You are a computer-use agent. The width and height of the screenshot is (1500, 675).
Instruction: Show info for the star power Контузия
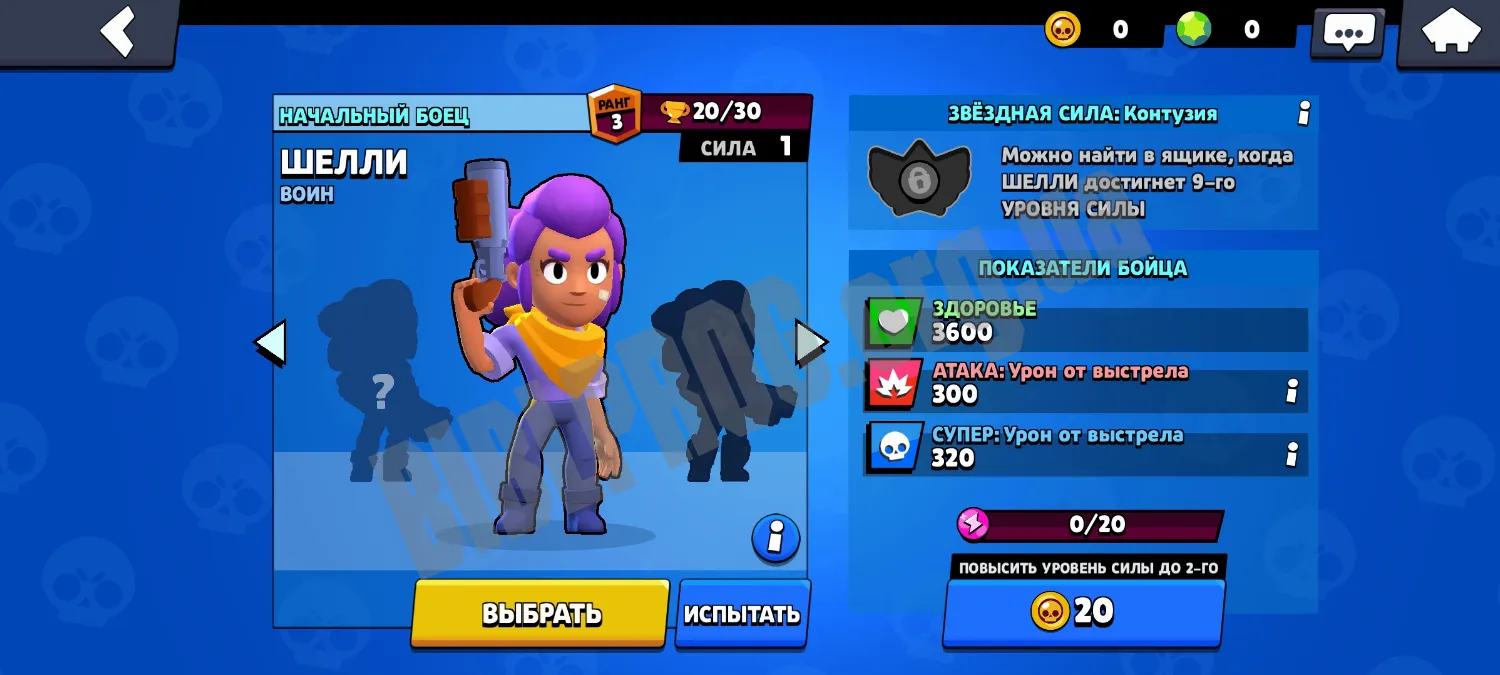click(x=1303, y=114)
